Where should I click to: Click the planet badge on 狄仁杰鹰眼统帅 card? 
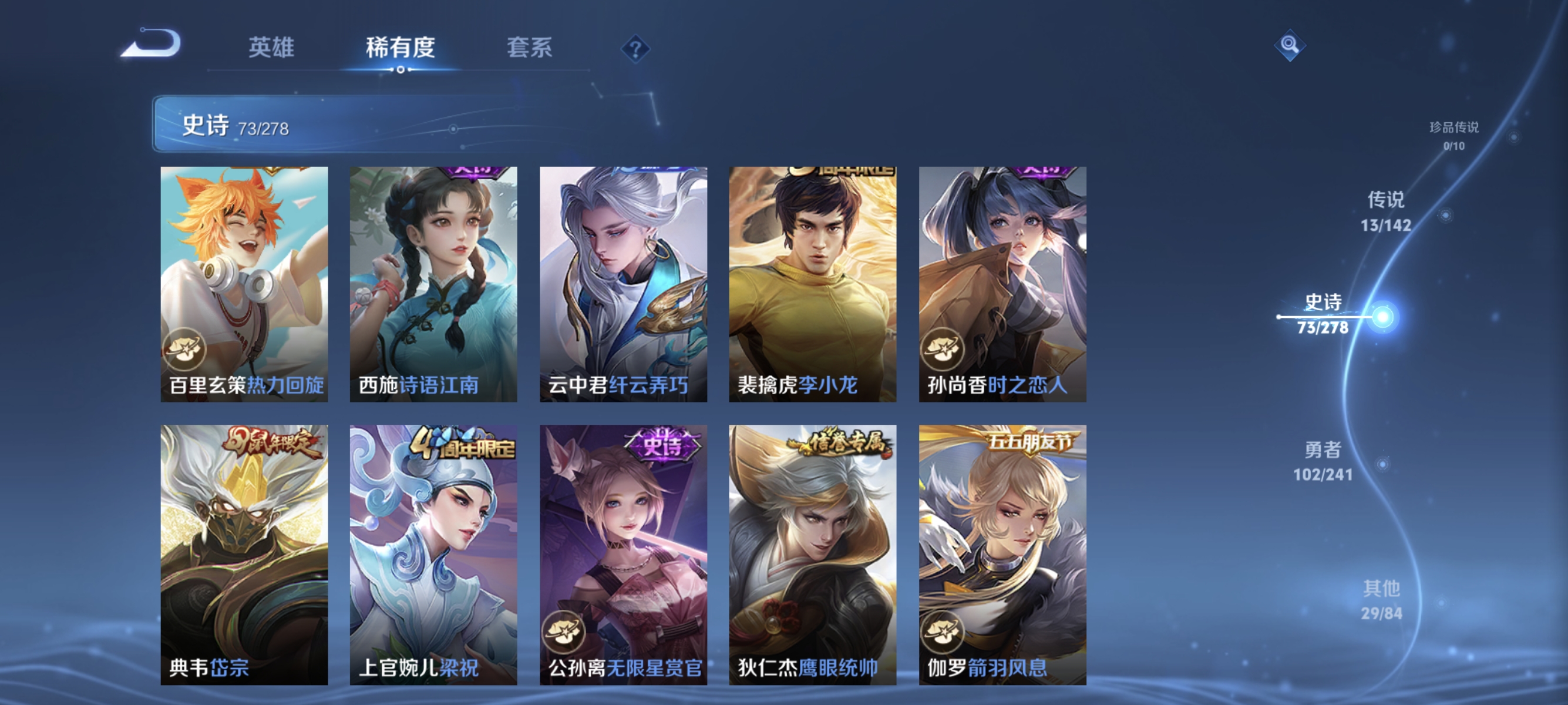click(755, 632)
